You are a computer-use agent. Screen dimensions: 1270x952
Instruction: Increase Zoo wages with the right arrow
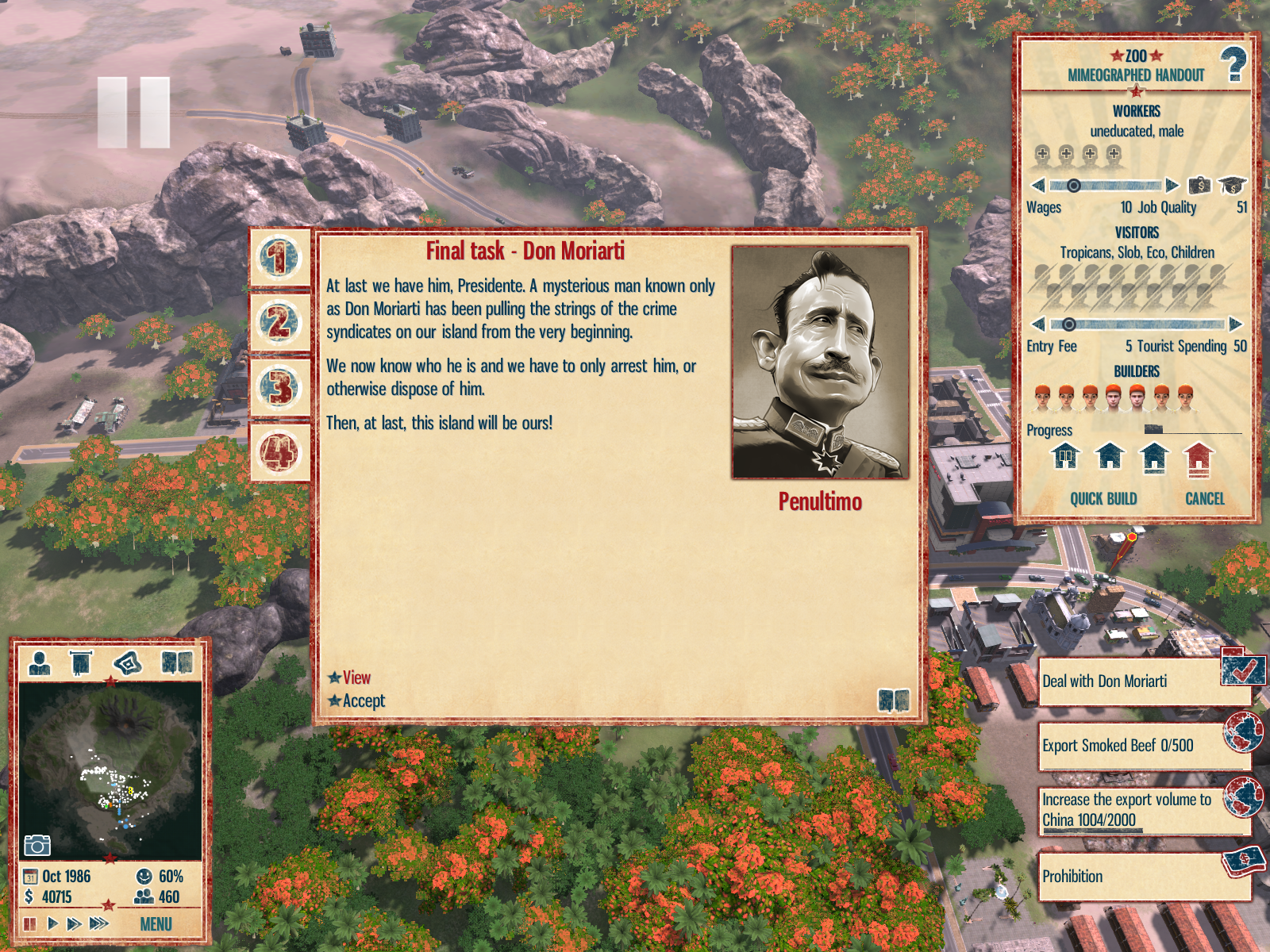(x=1172, y=186)
